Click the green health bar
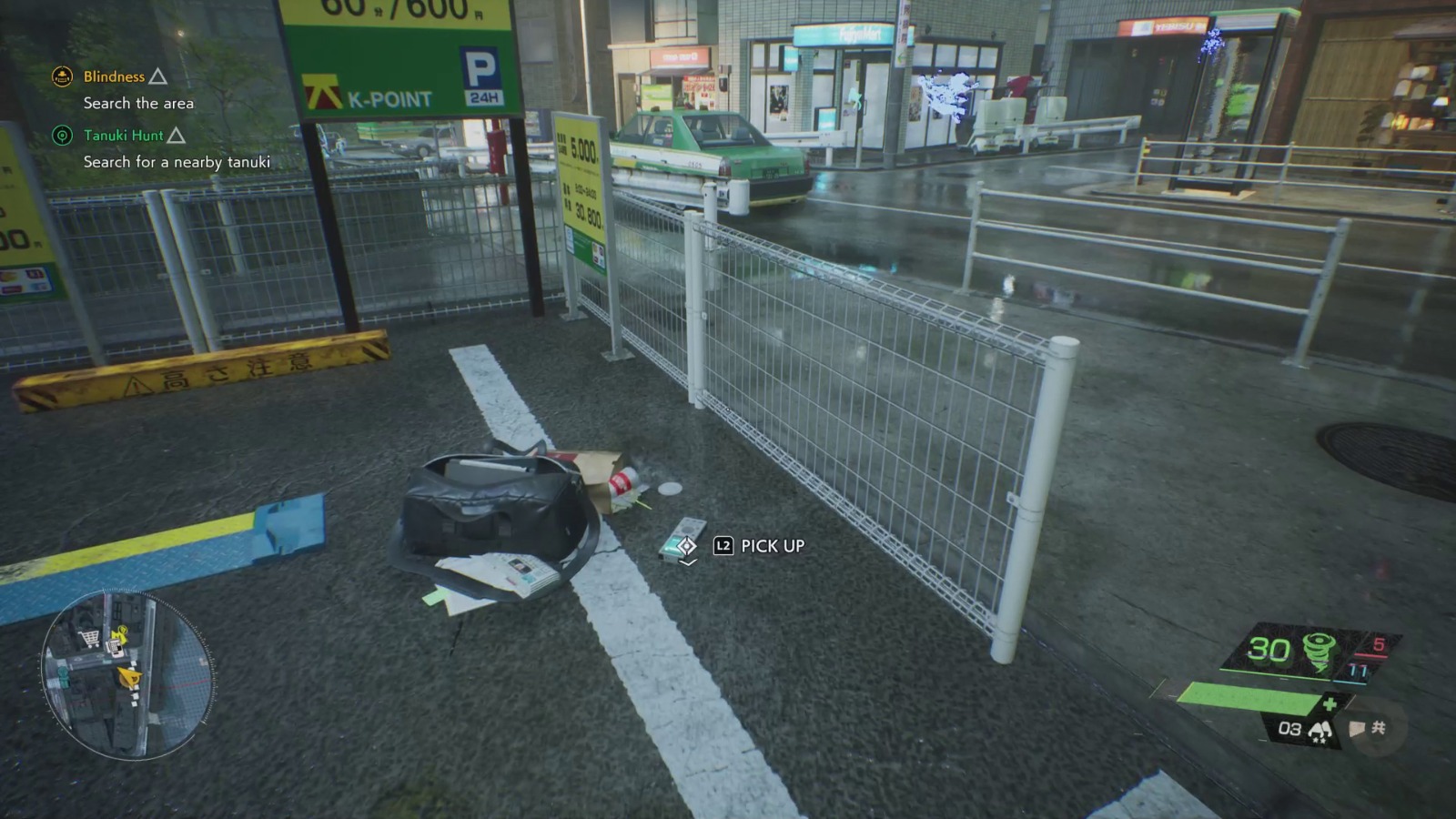This screenshot has width=1456, height=819. (1251, 699)
